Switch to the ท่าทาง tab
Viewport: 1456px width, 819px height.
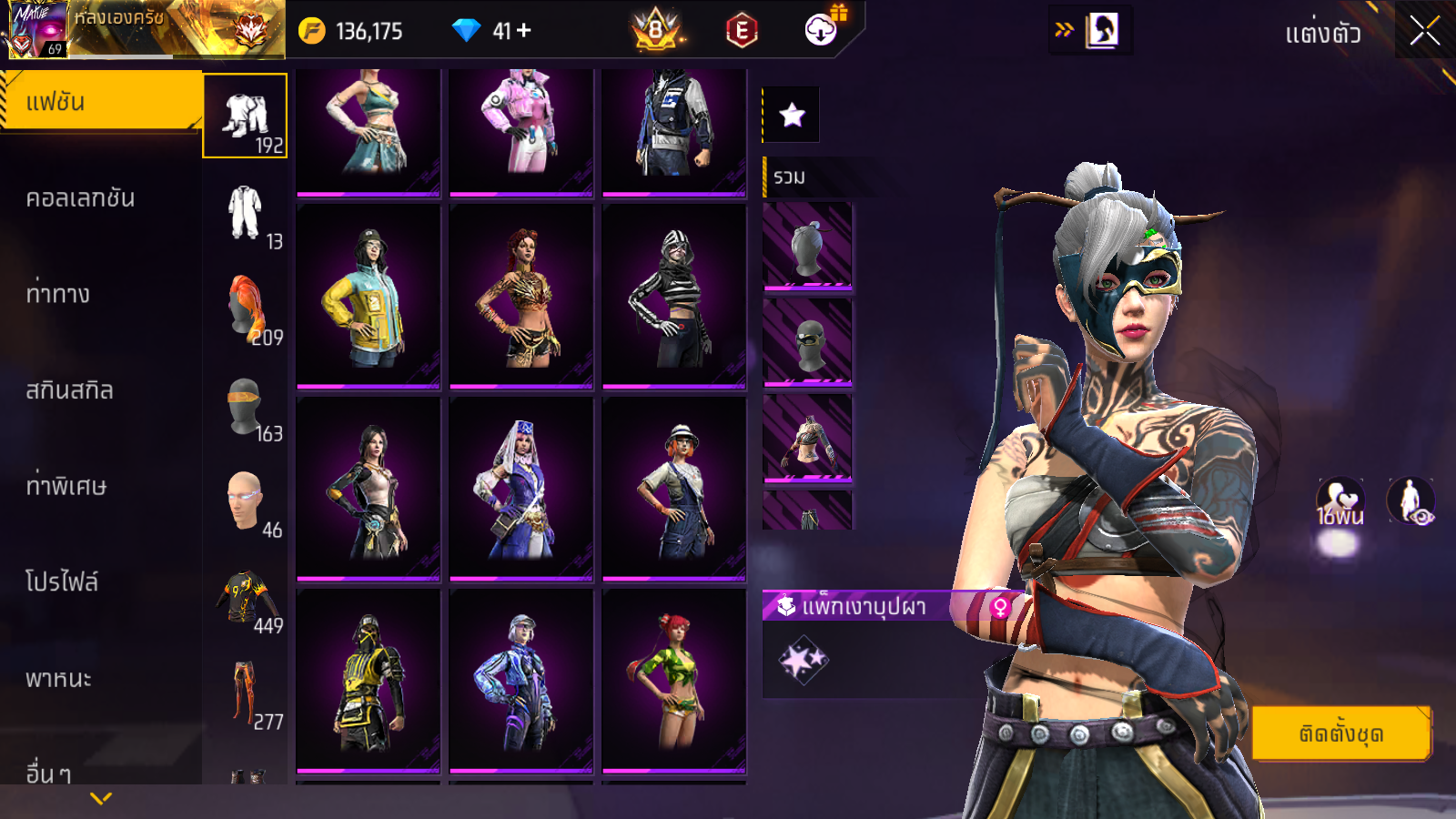tap(58, 294)
